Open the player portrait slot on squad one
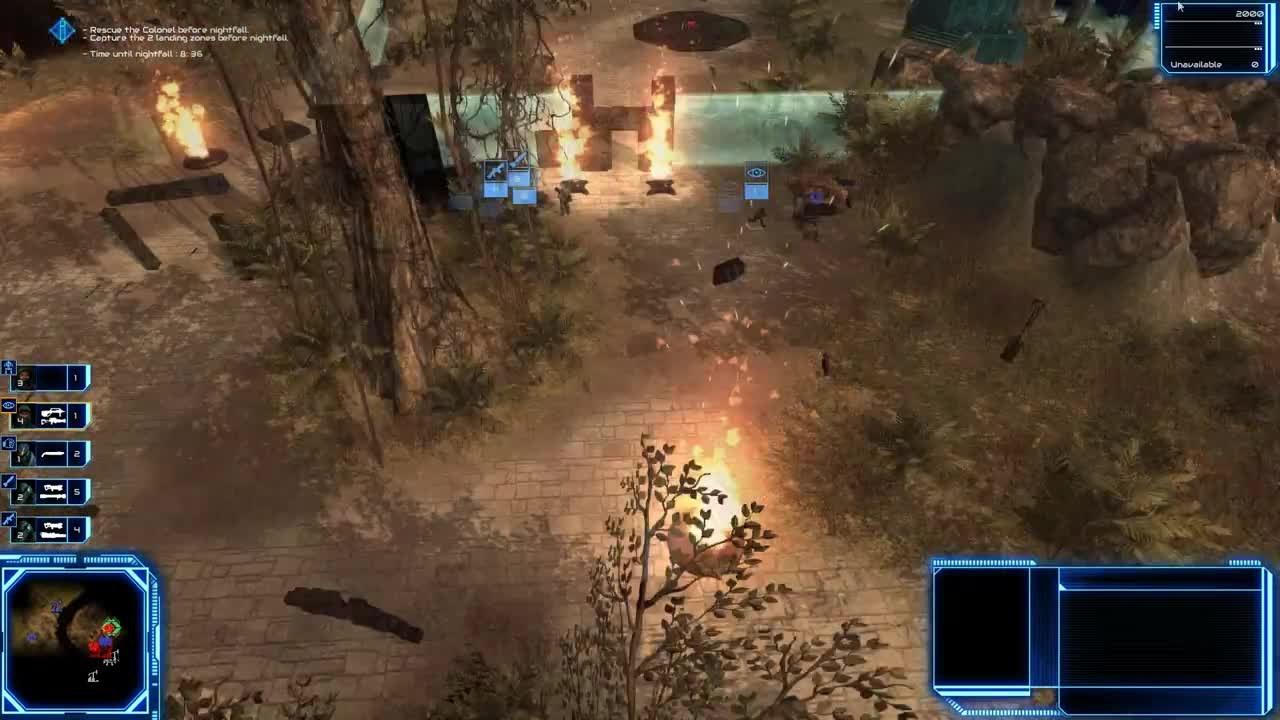The image size is (1280, 720). tap(27, 377)
